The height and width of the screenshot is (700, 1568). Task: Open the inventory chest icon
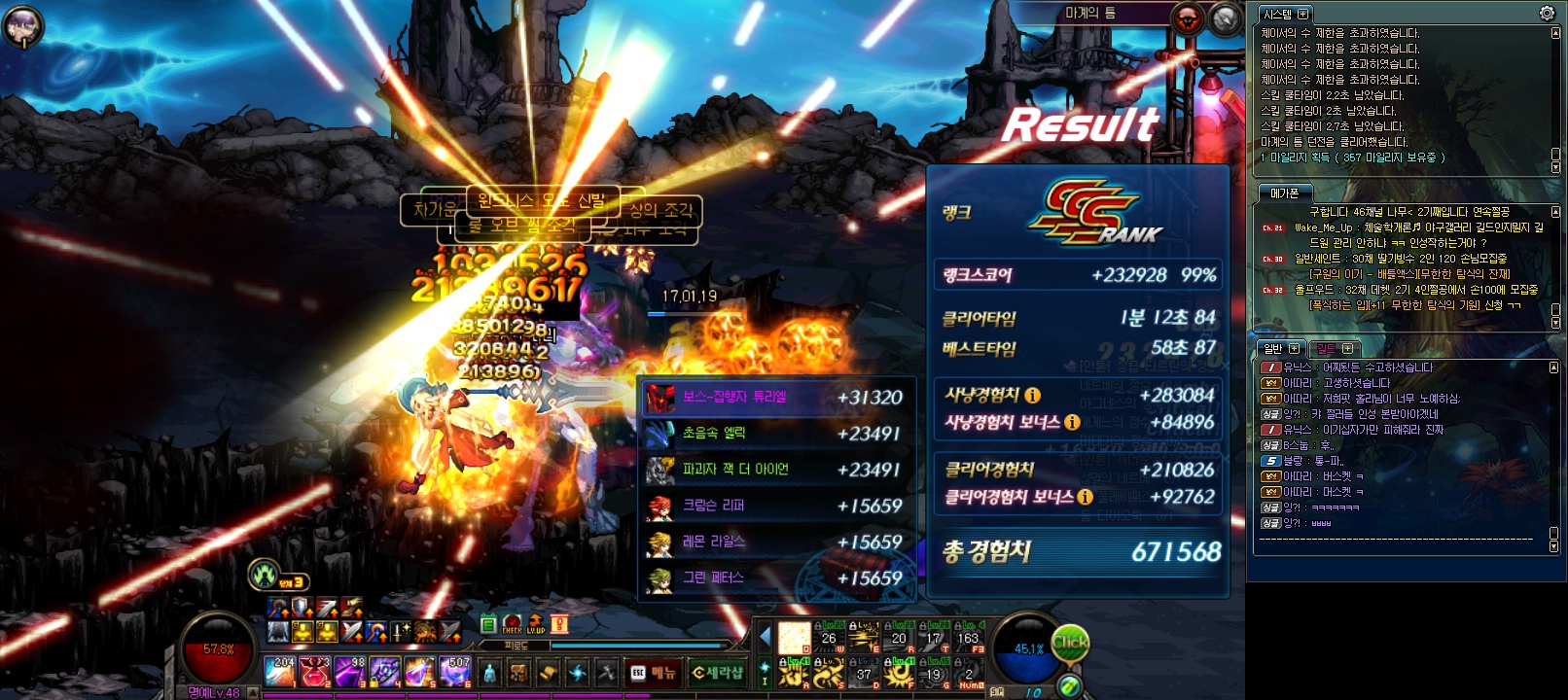pyautogui.click(x=519, y=673)
